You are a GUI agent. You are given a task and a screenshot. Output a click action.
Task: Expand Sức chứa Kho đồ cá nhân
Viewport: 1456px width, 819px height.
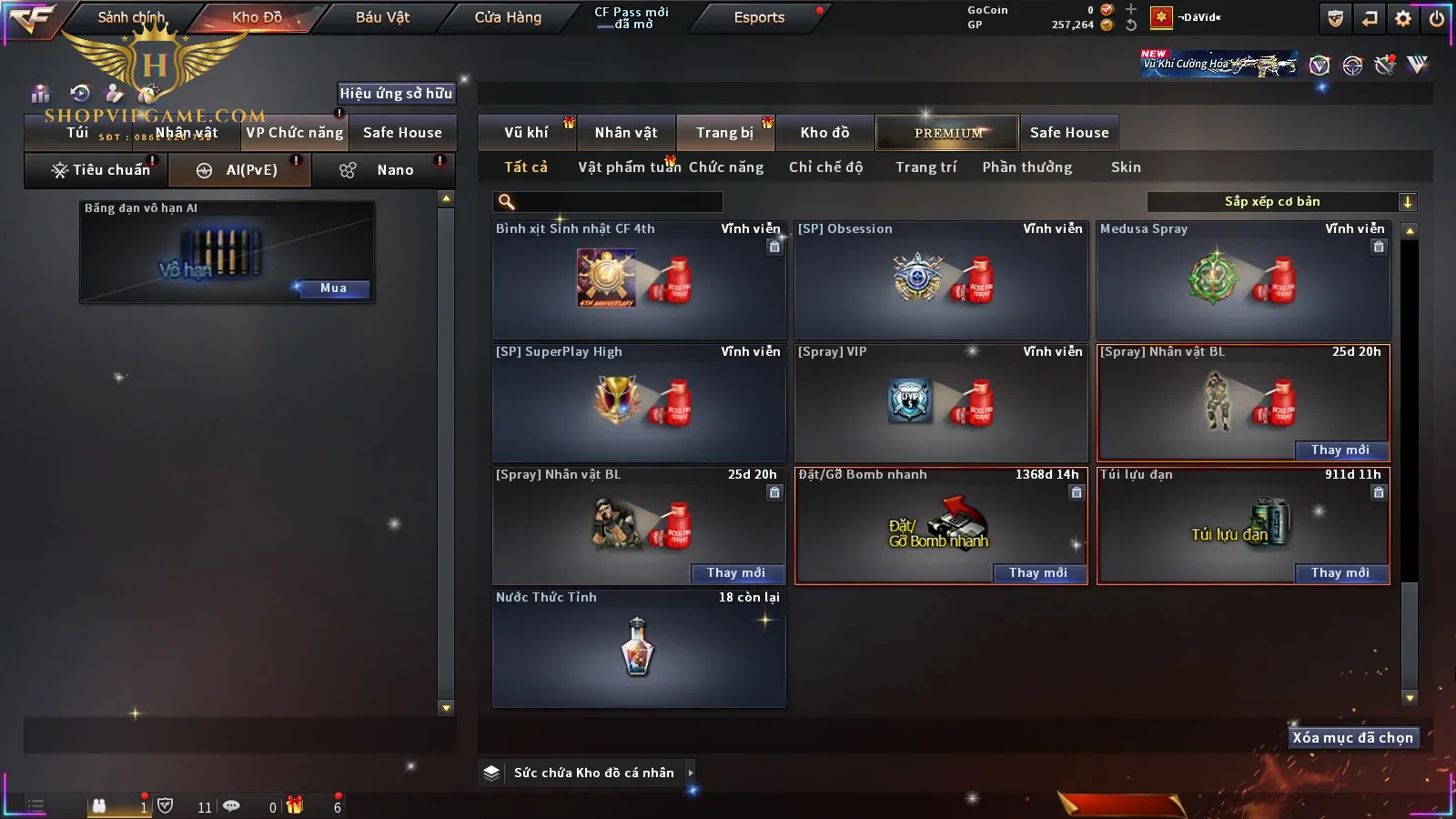[691, 773]
